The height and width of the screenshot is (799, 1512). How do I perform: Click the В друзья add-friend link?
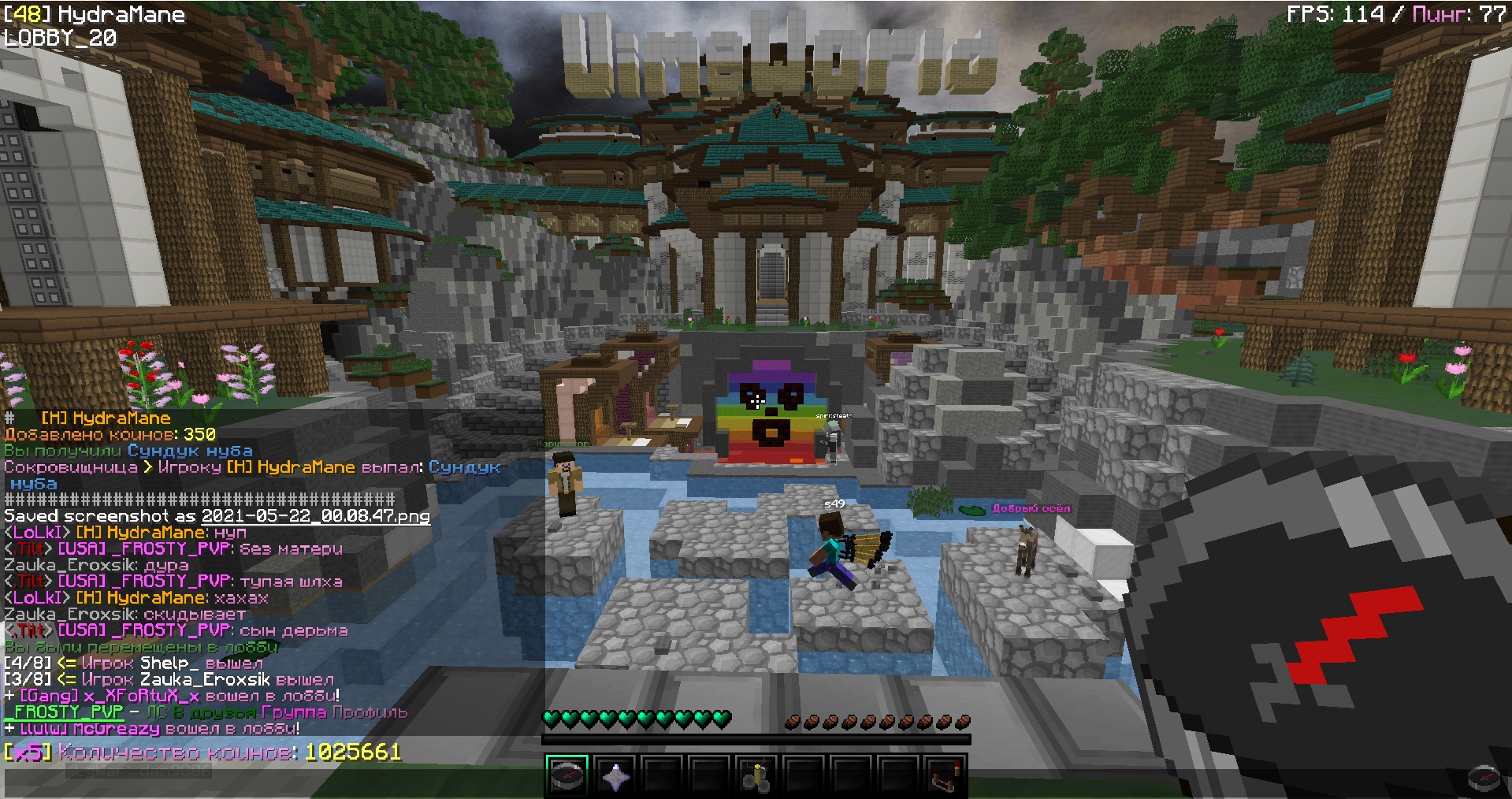[x=214, y=712]
